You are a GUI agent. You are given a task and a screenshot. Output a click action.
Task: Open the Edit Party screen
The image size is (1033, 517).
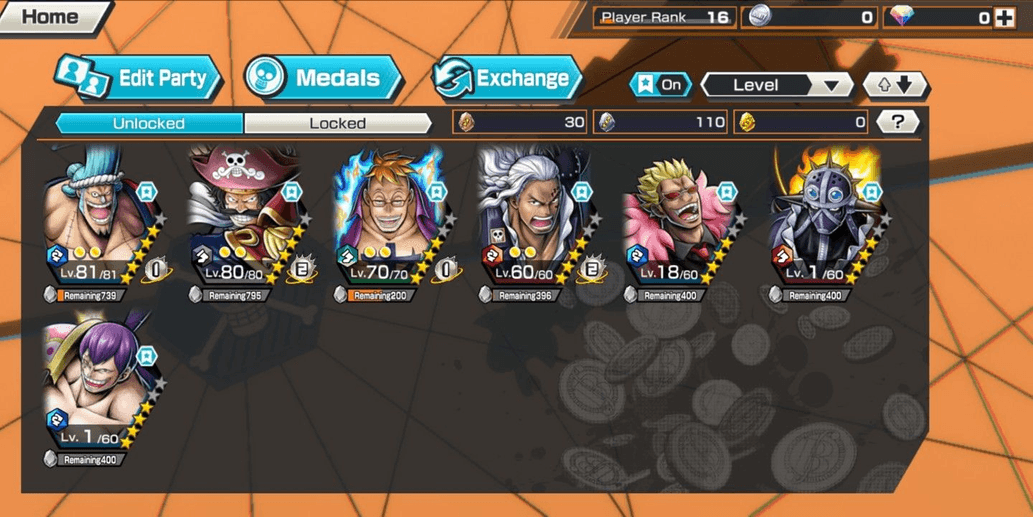pyautogui.click(x=140, y=78)
